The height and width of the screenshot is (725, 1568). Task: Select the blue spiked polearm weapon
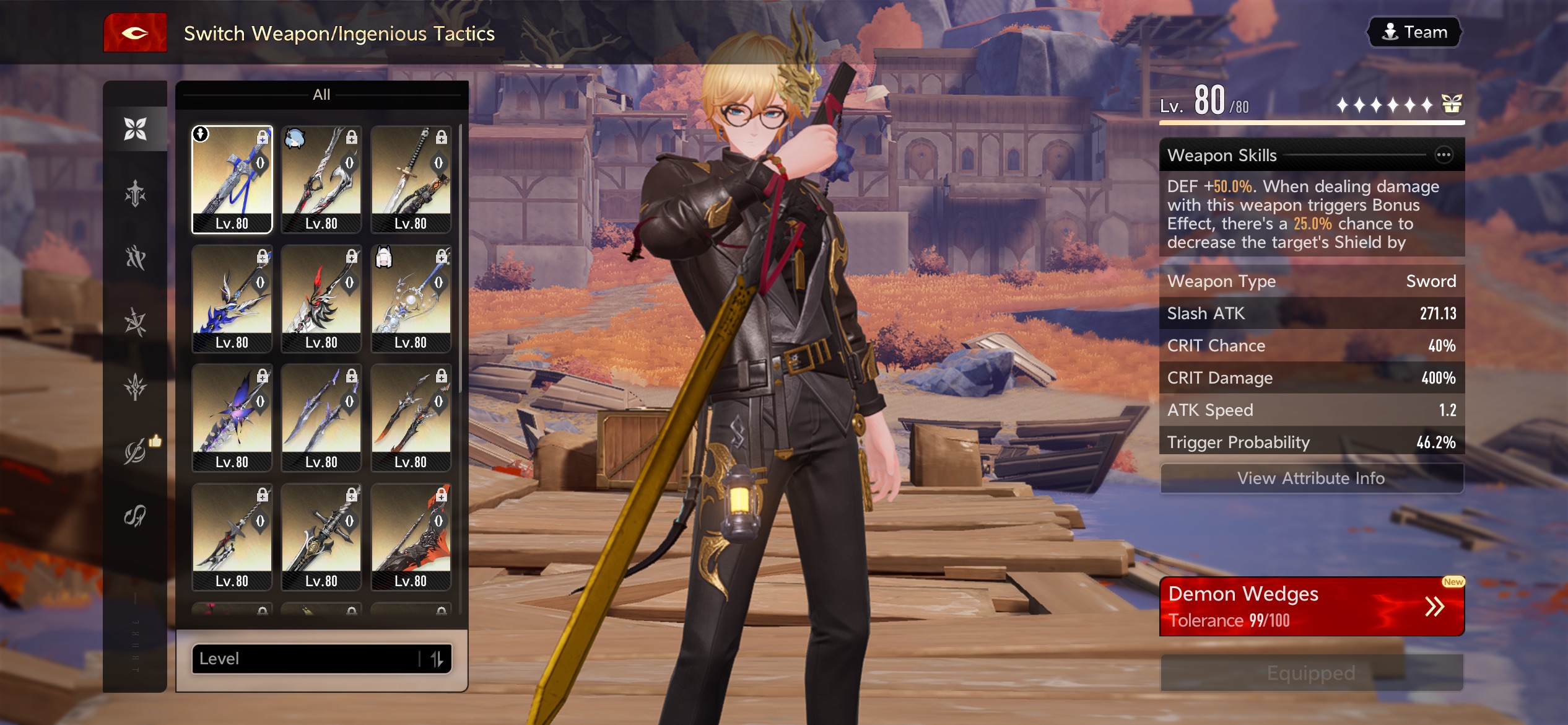(232, 298)
